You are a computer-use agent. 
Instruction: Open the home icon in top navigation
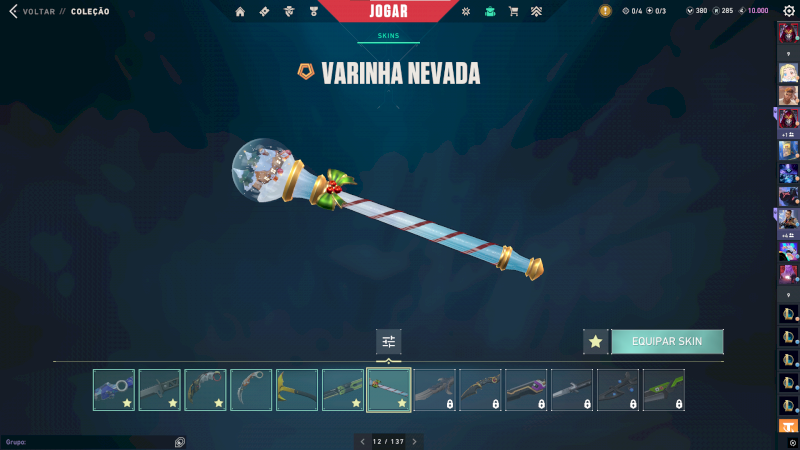coord(240,12)
